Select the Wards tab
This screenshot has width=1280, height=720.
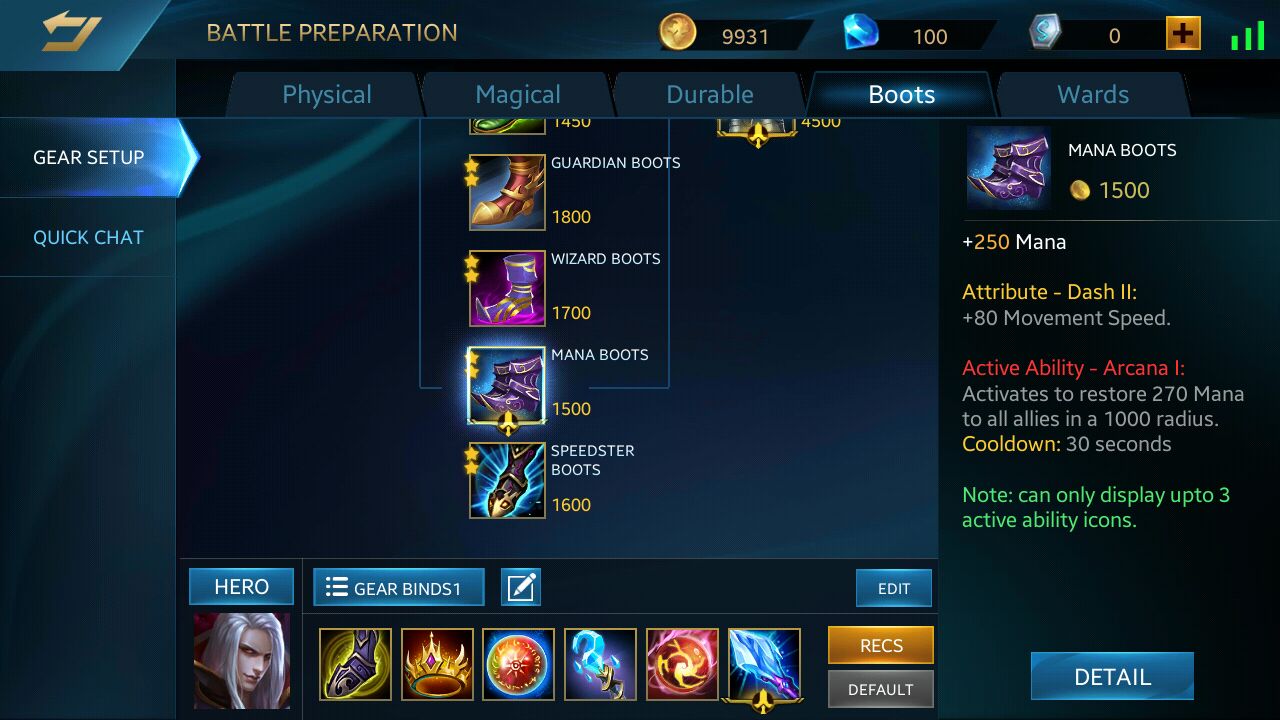click(x=1093, y=95)
